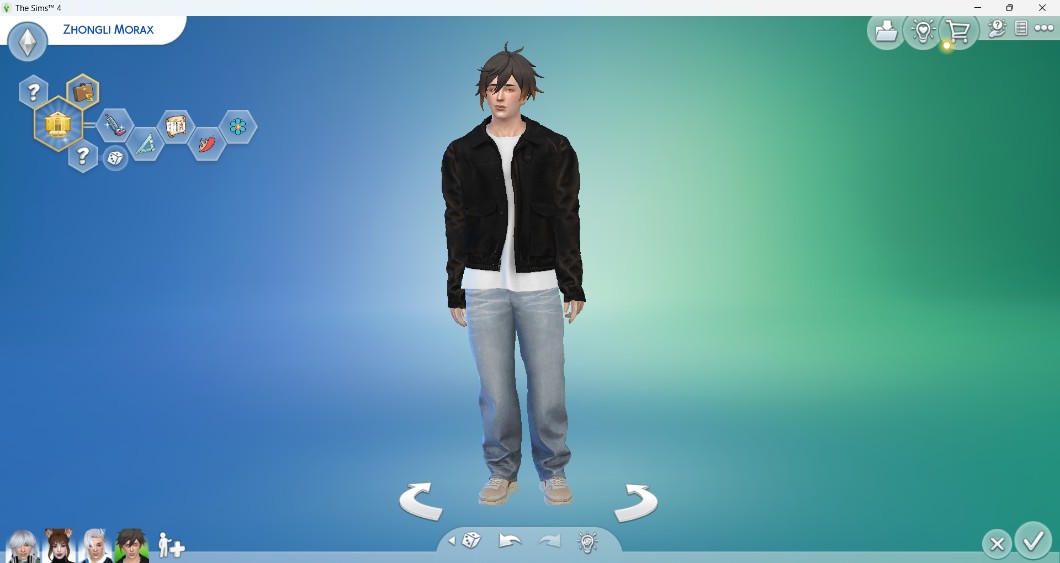
Task: Randomize traits with the small dice button
Action: [115, 158]
